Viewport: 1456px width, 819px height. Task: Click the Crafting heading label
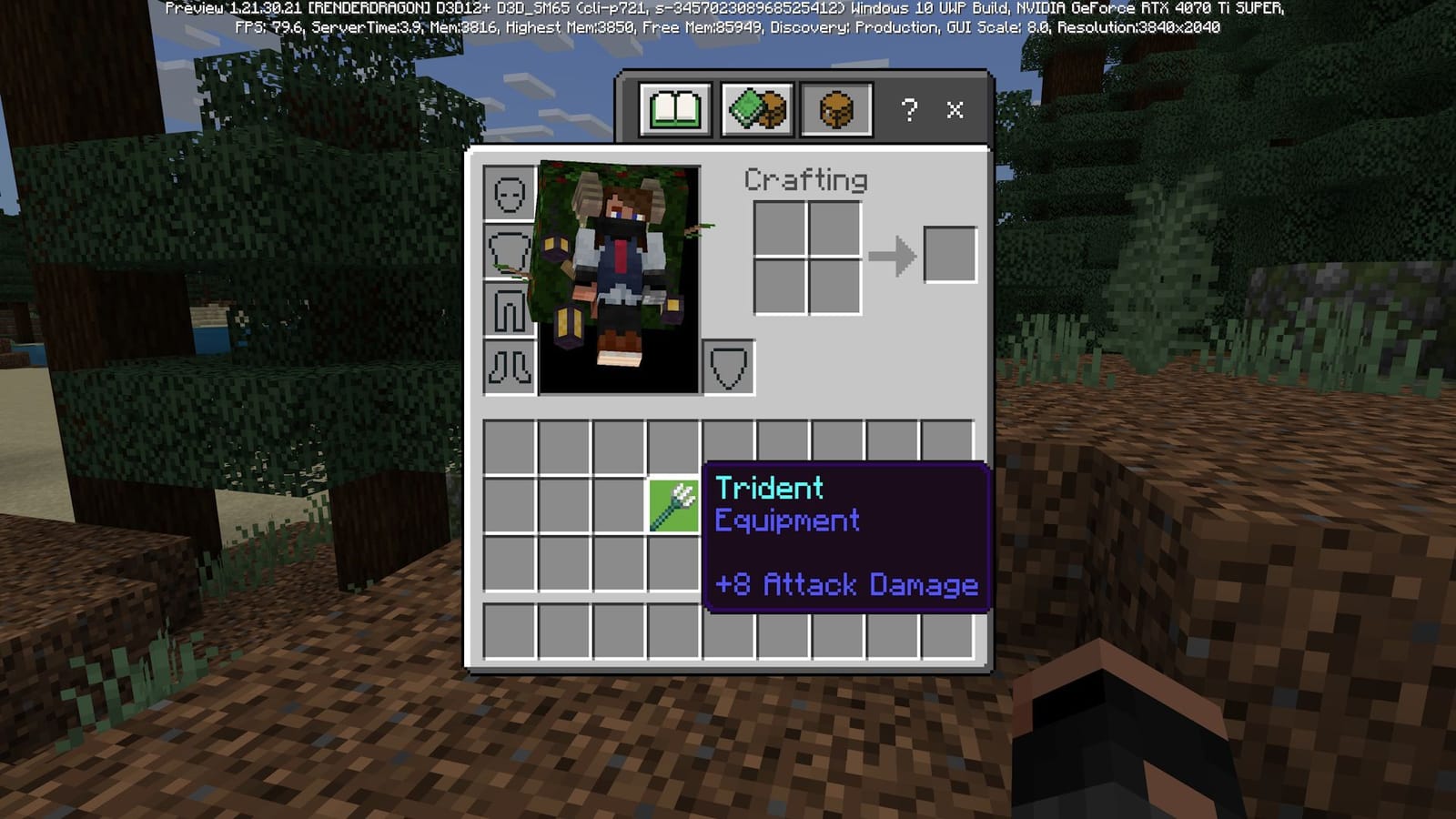click(804, 179)
